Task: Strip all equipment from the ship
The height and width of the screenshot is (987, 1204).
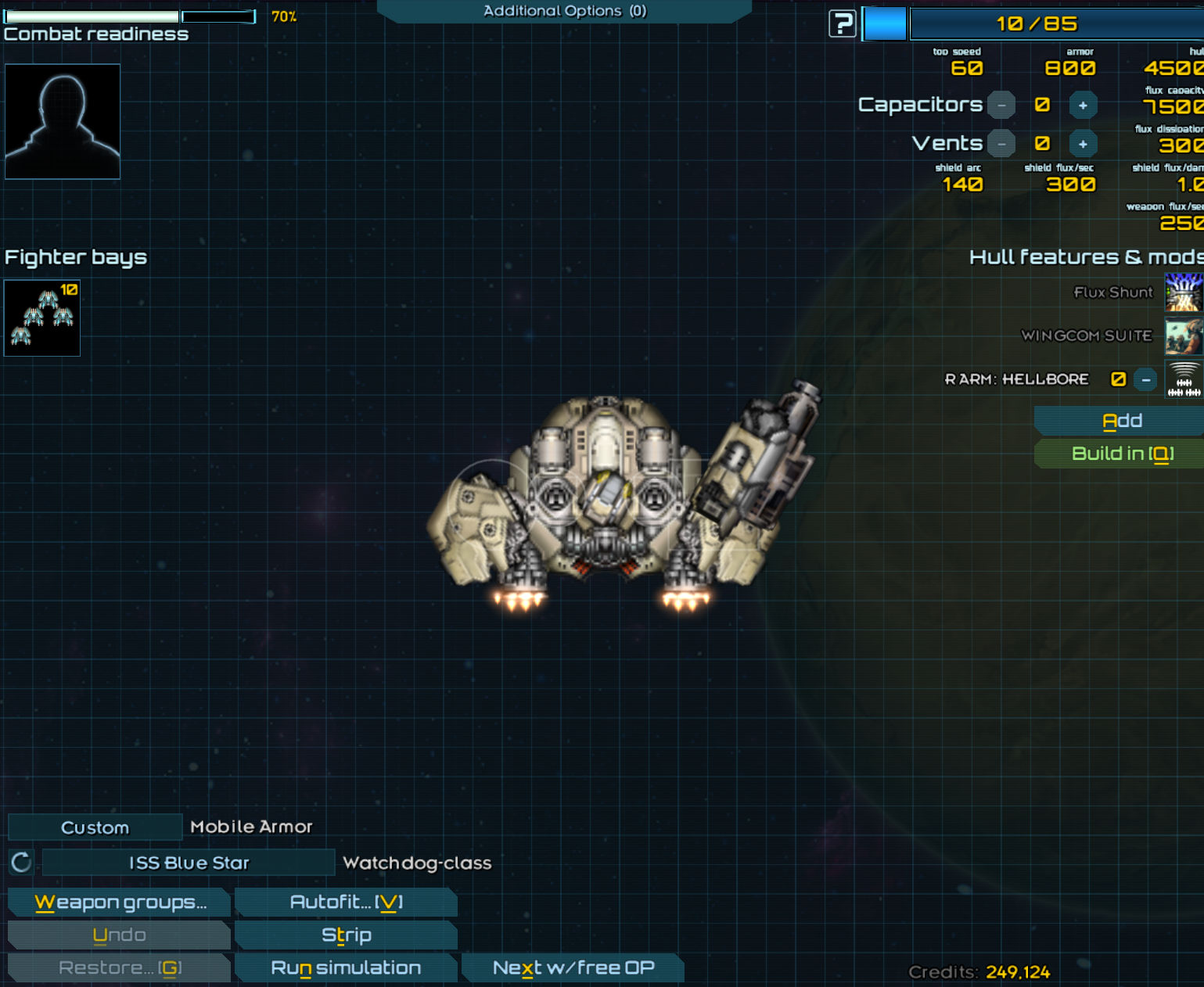Action: point(346,935)
